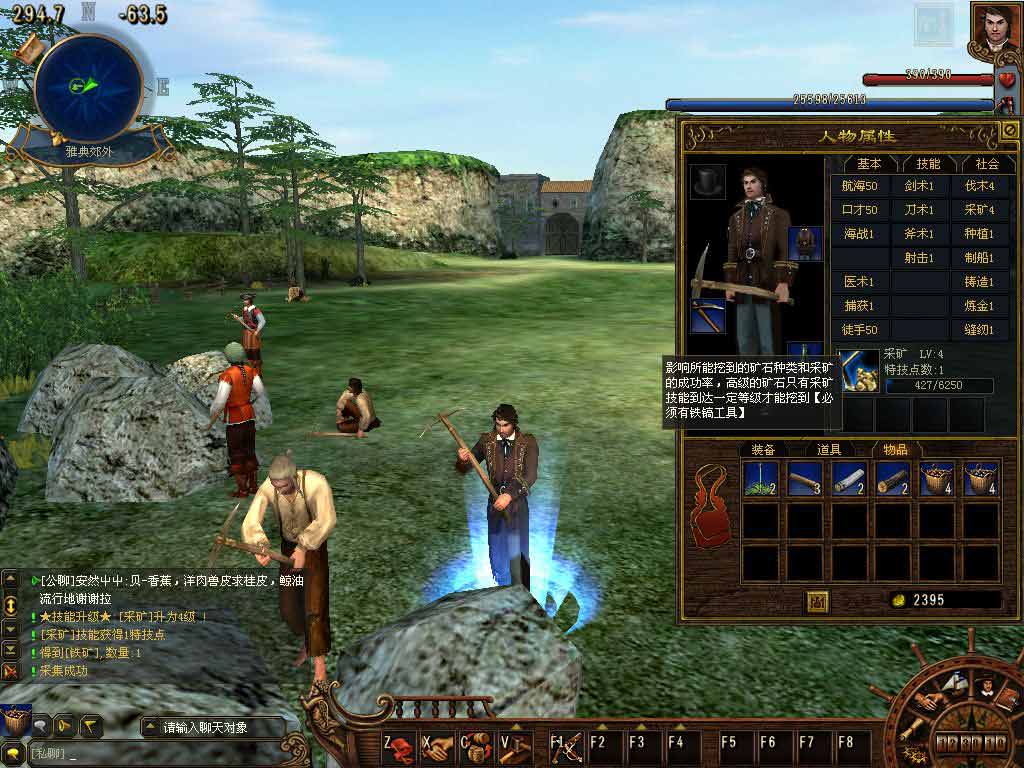
Task: Click the handshake icon on ship wheel
Action: click(x=927, y=700)
